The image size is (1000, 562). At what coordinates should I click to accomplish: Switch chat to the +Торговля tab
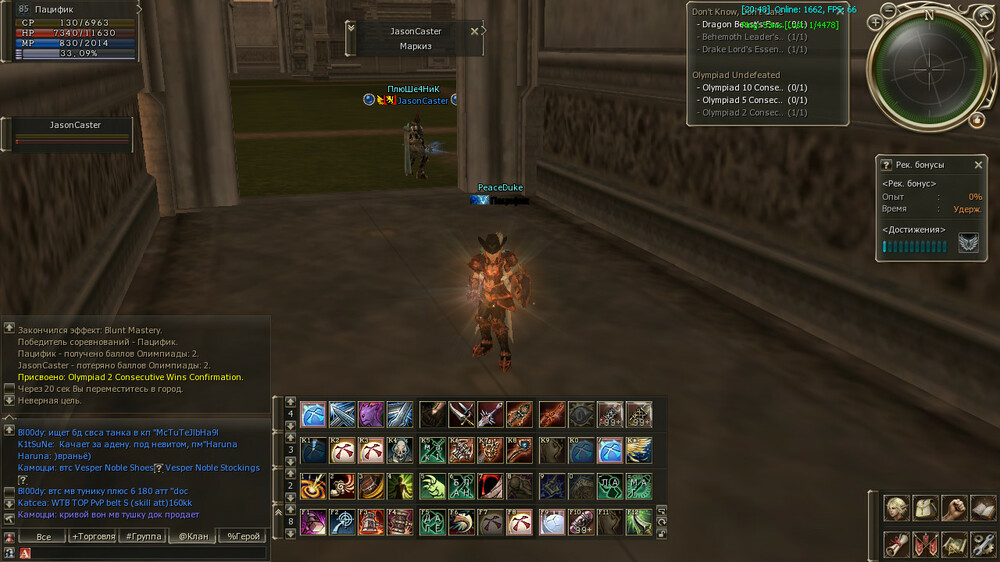pyautogui.click(x=91, y=536)
